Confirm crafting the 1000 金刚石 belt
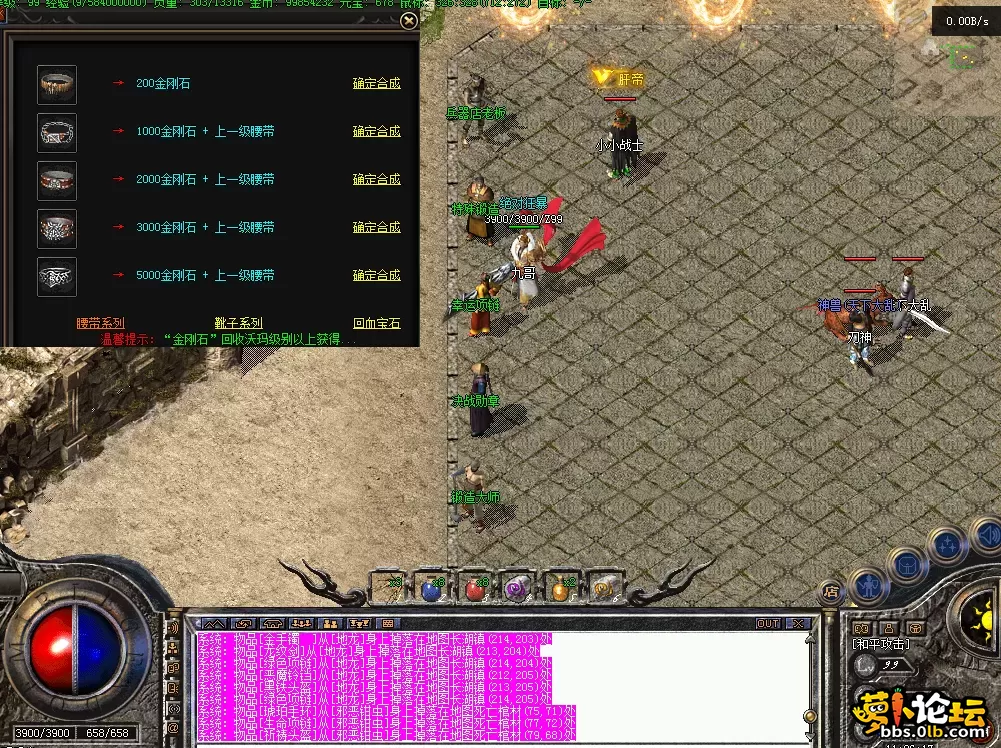The width and height of the screenshot is (1001, 748). tap(376, 131)
